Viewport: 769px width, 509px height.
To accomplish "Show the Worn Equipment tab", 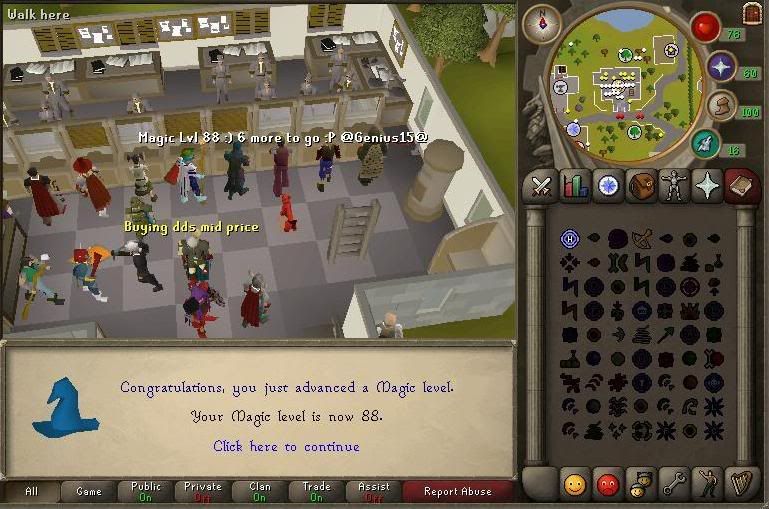I will click(675, 187).
